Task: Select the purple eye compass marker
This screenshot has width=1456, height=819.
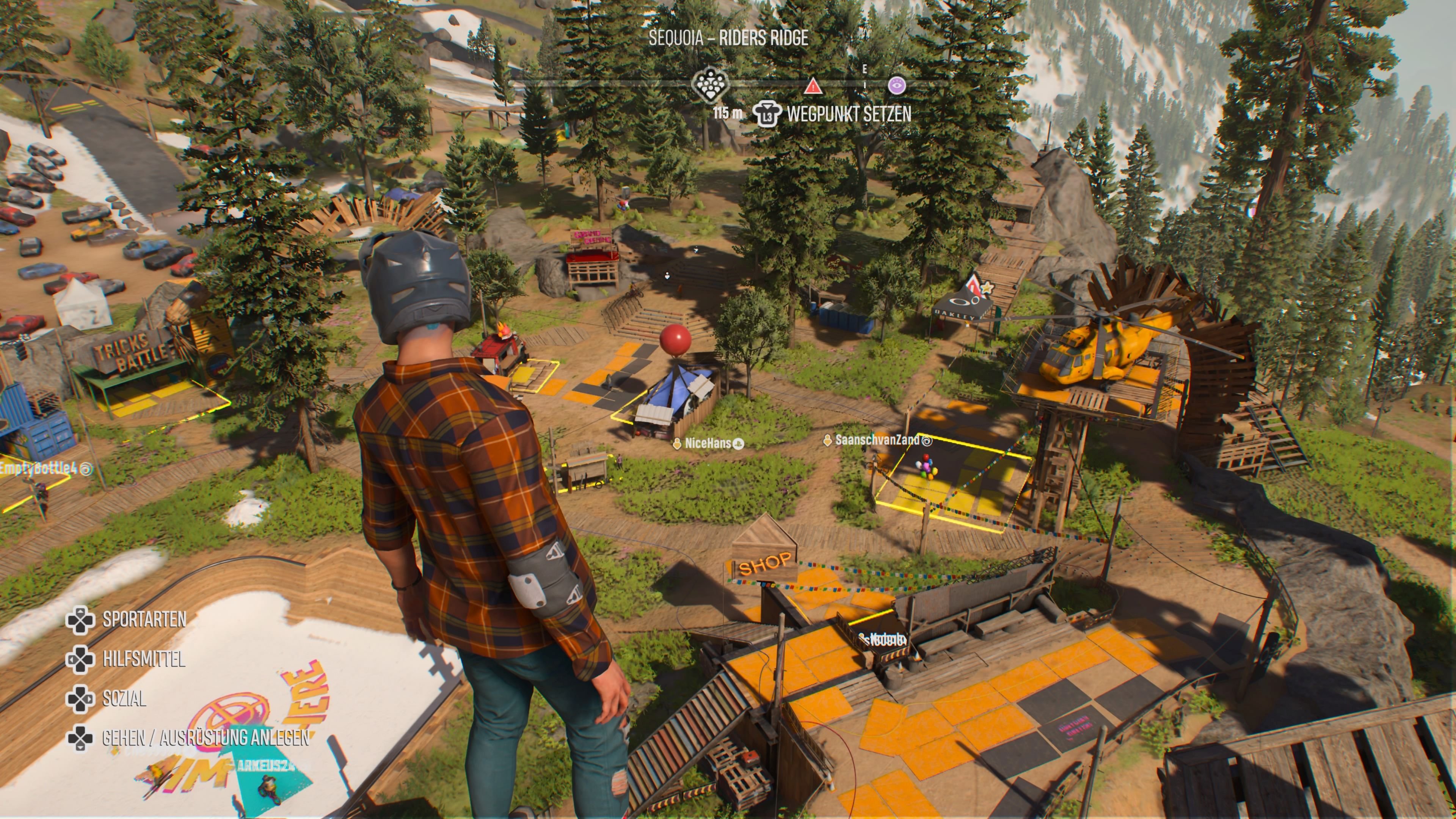Action: (896, 86)
